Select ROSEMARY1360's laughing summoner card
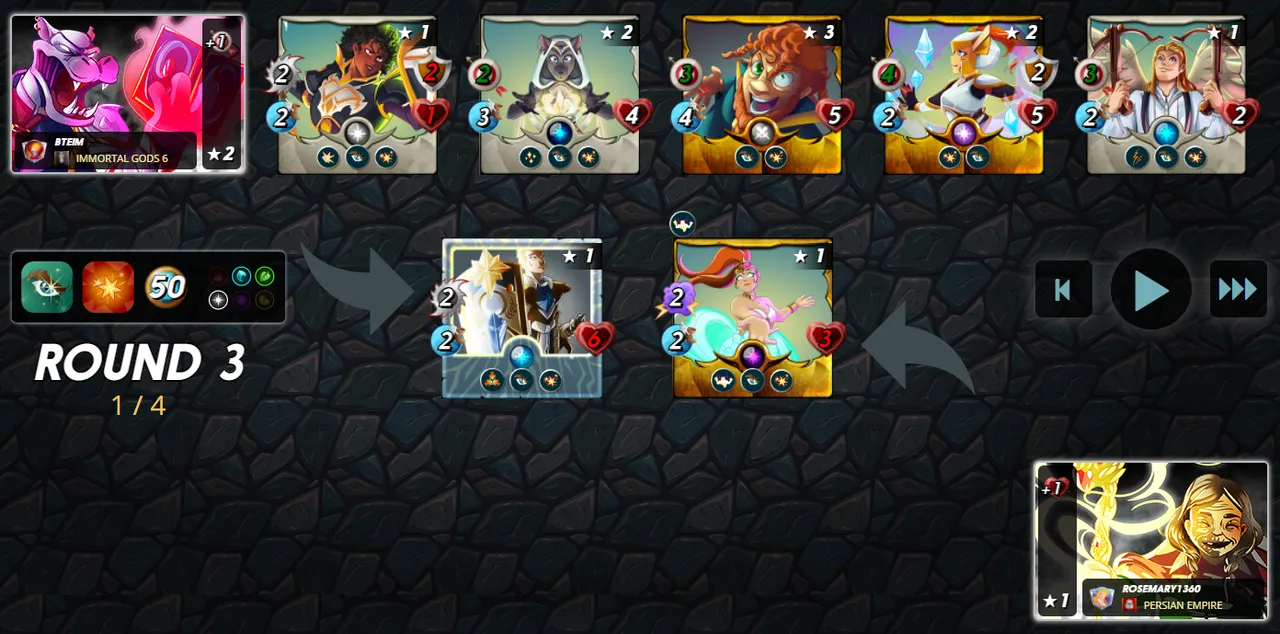 coord(1151,540)
